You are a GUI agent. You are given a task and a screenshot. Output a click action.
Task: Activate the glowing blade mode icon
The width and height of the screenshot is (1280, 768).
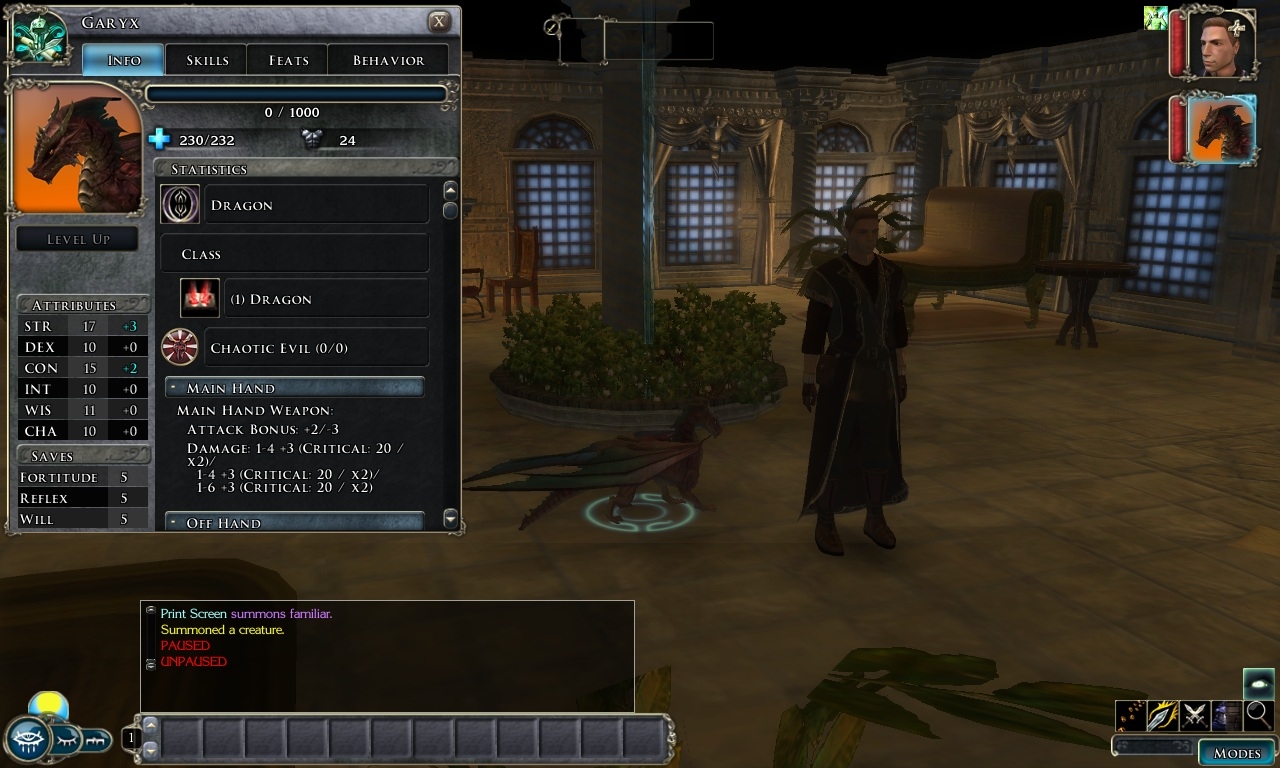tap(1162, 715)
